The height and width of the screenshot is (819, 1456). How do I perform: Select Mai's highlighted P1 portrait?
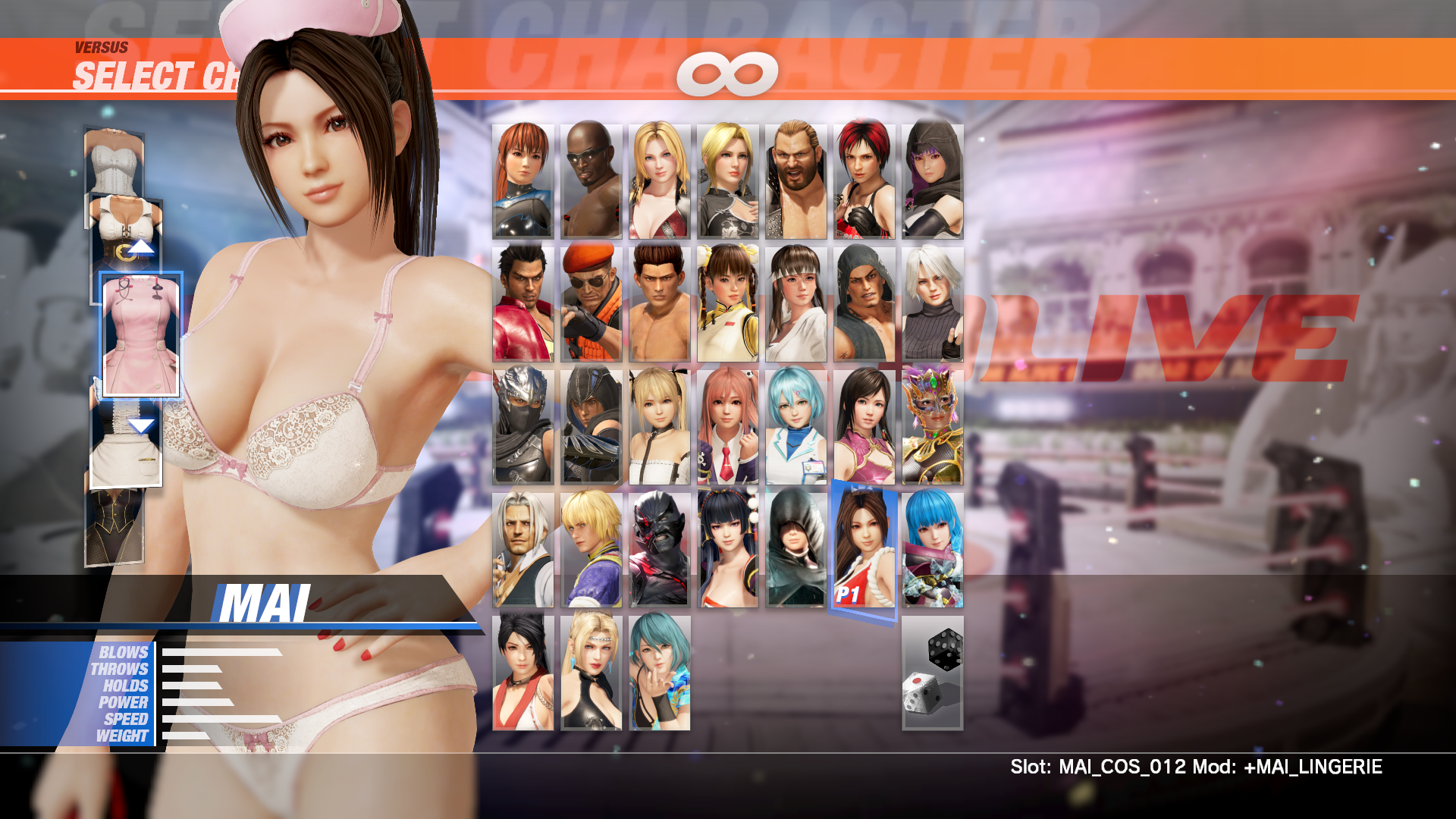[864, 549]
